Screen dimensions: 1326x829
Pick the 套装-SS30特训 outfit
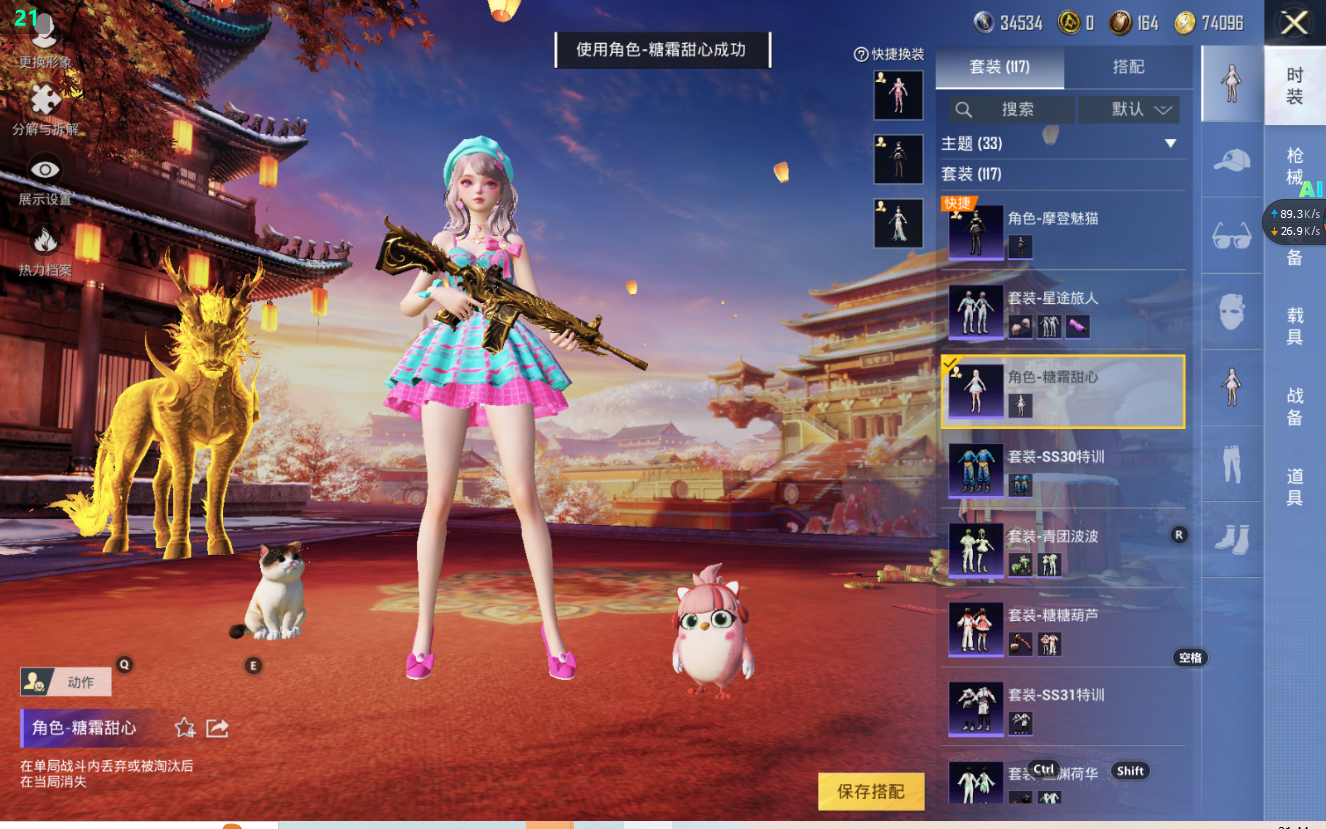coord(1063,470)
